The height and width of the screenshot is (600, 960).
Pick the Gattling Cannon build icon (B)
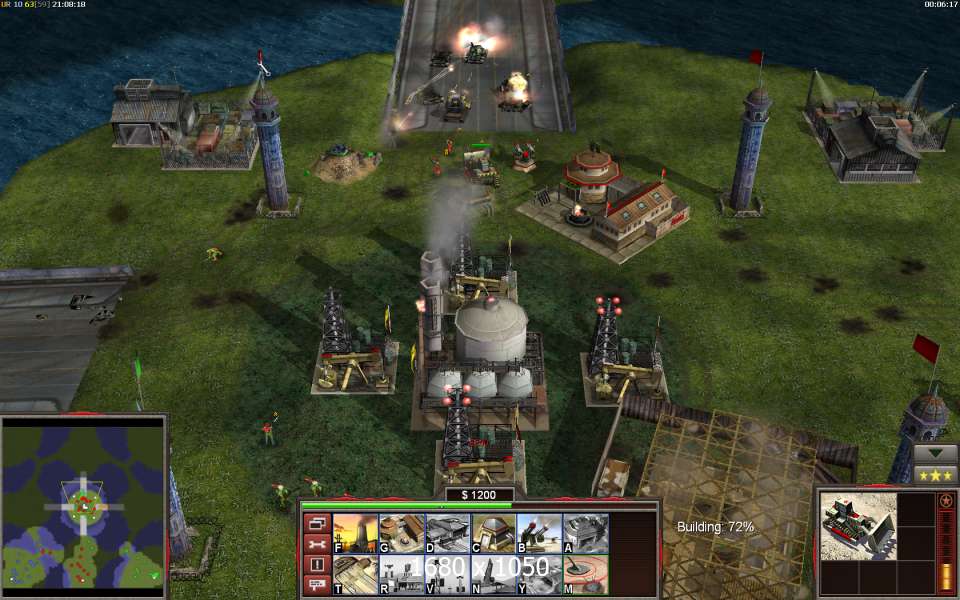(539, 533)
